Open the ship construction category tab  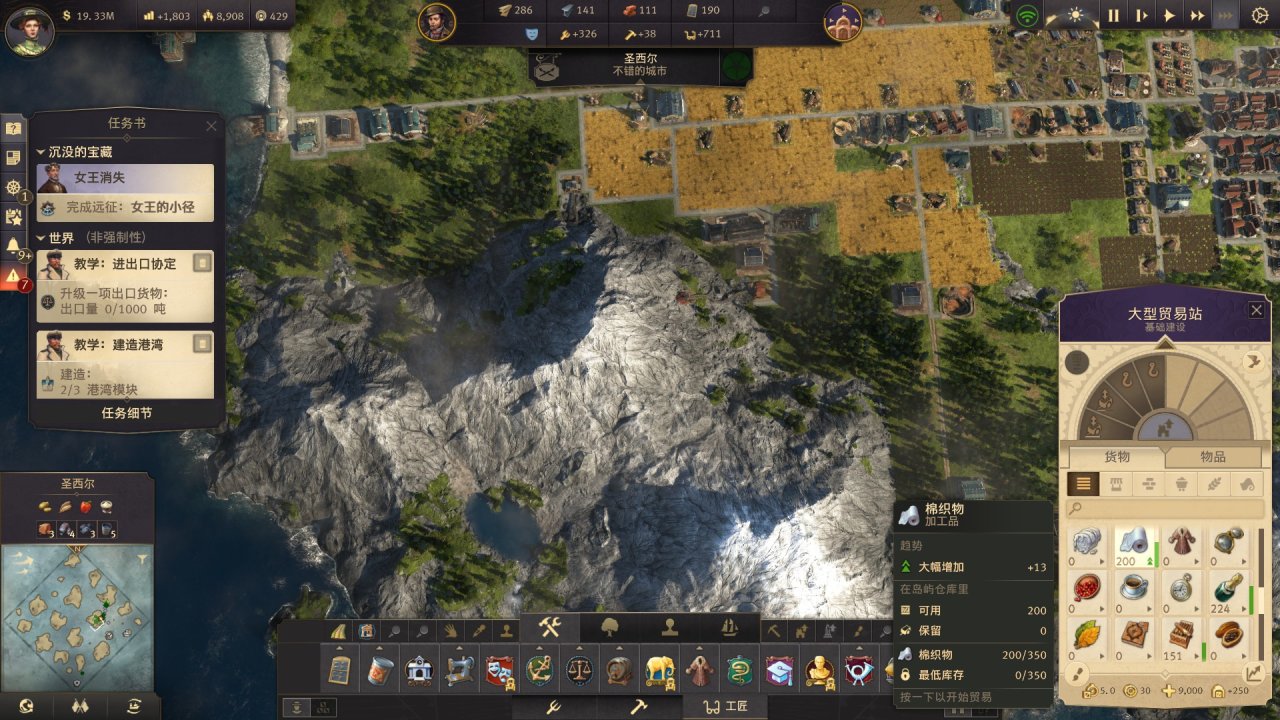[x=729, y=628]
